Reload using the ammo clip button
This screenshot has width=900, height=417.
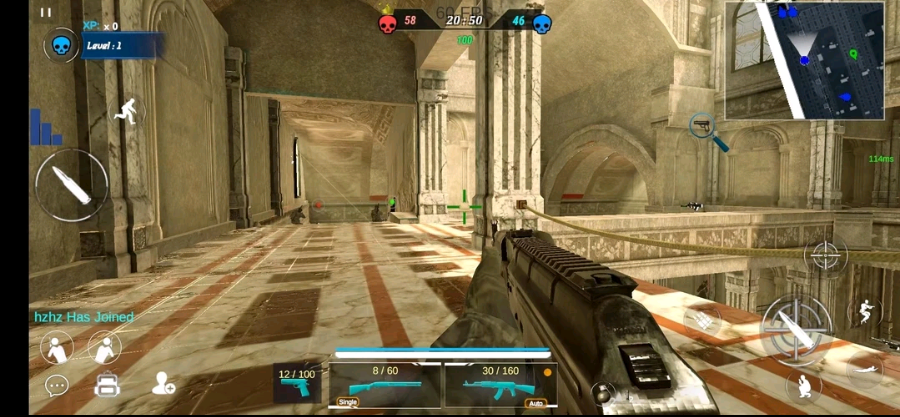704,322
